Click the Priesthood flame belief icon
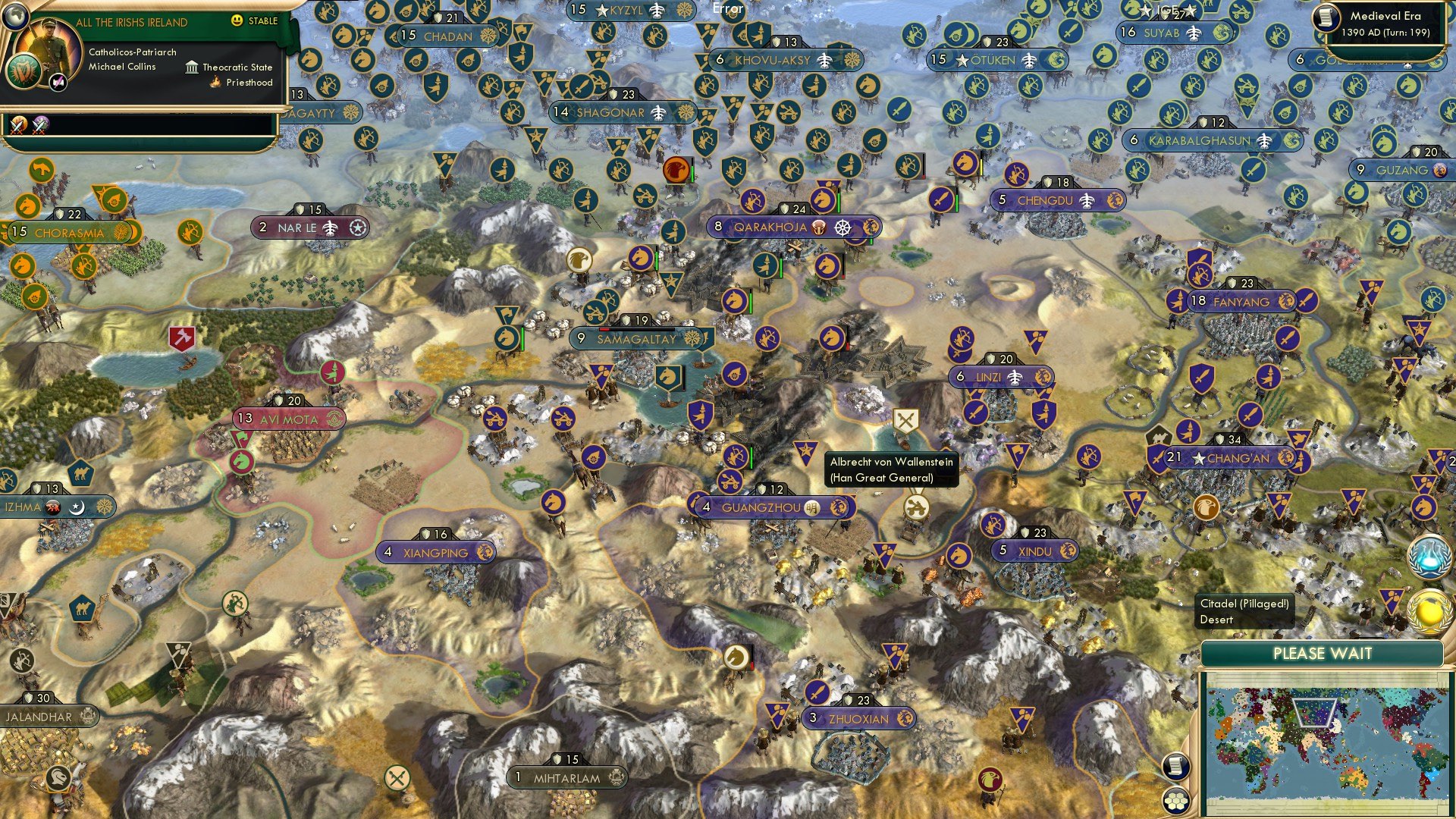The image size is (1456, 819). coord(214,82)
